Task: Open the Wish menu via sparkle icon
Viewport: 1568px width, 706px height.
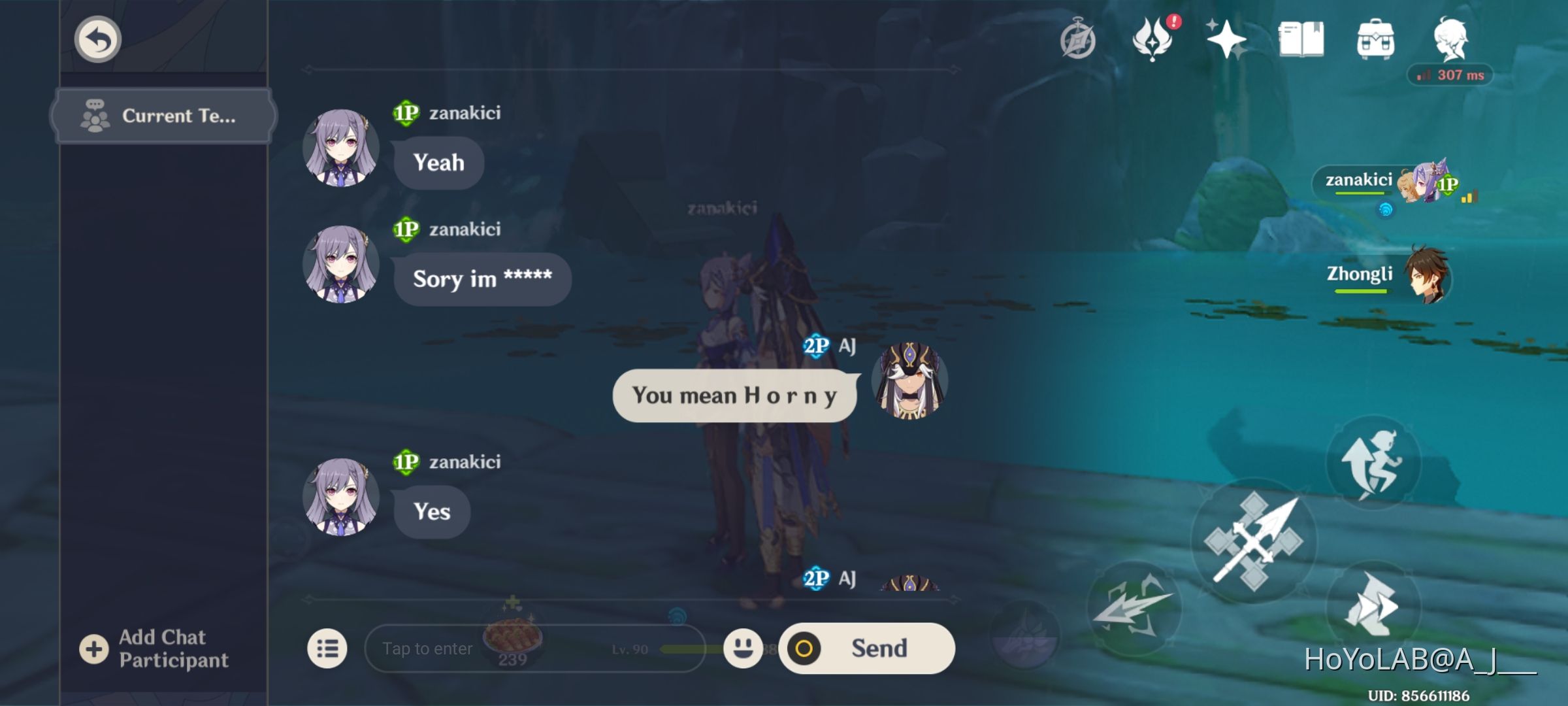Action: pos(1227,41)
